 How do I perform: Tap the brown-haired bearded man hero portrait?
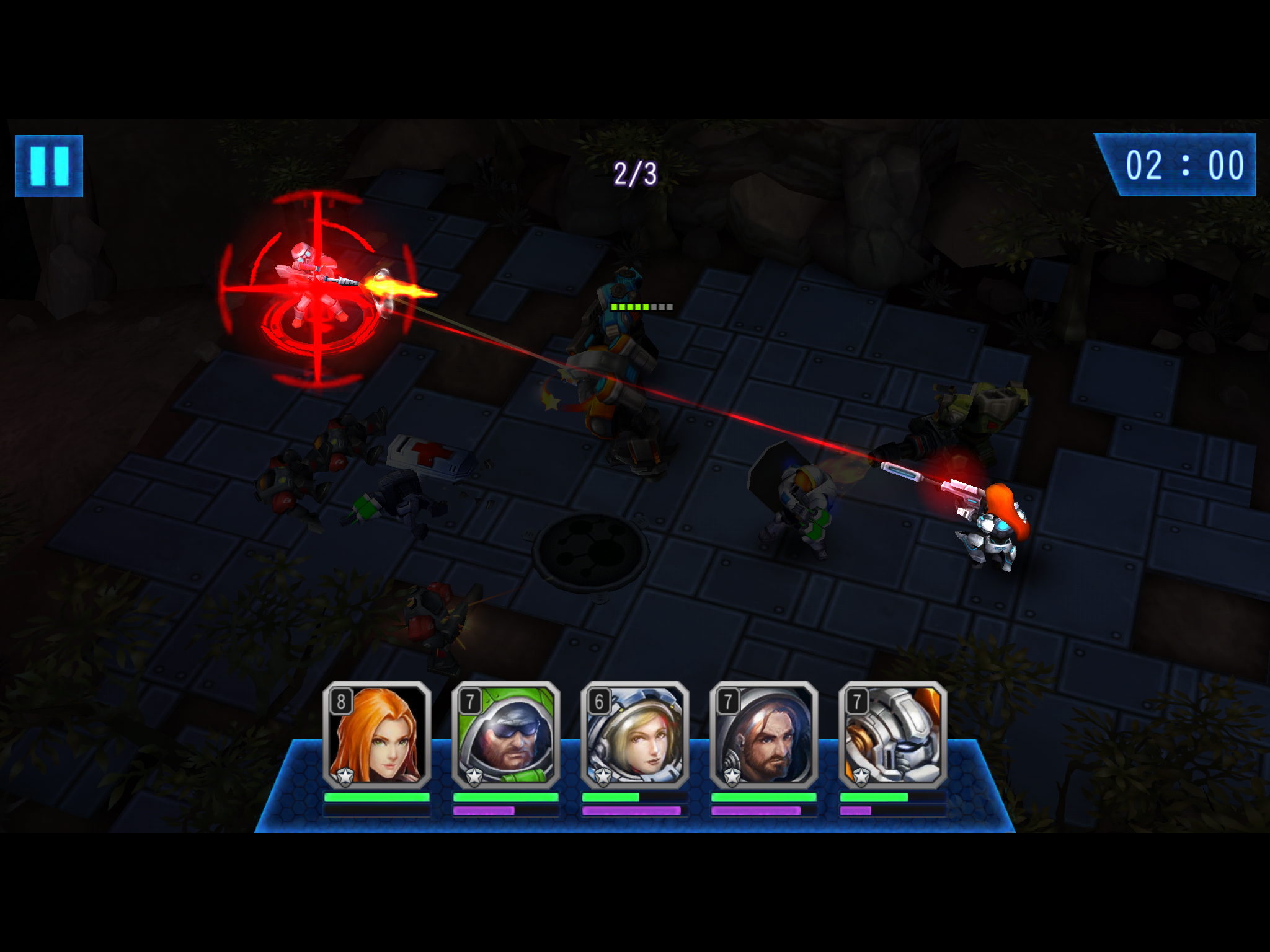[763, 735]
